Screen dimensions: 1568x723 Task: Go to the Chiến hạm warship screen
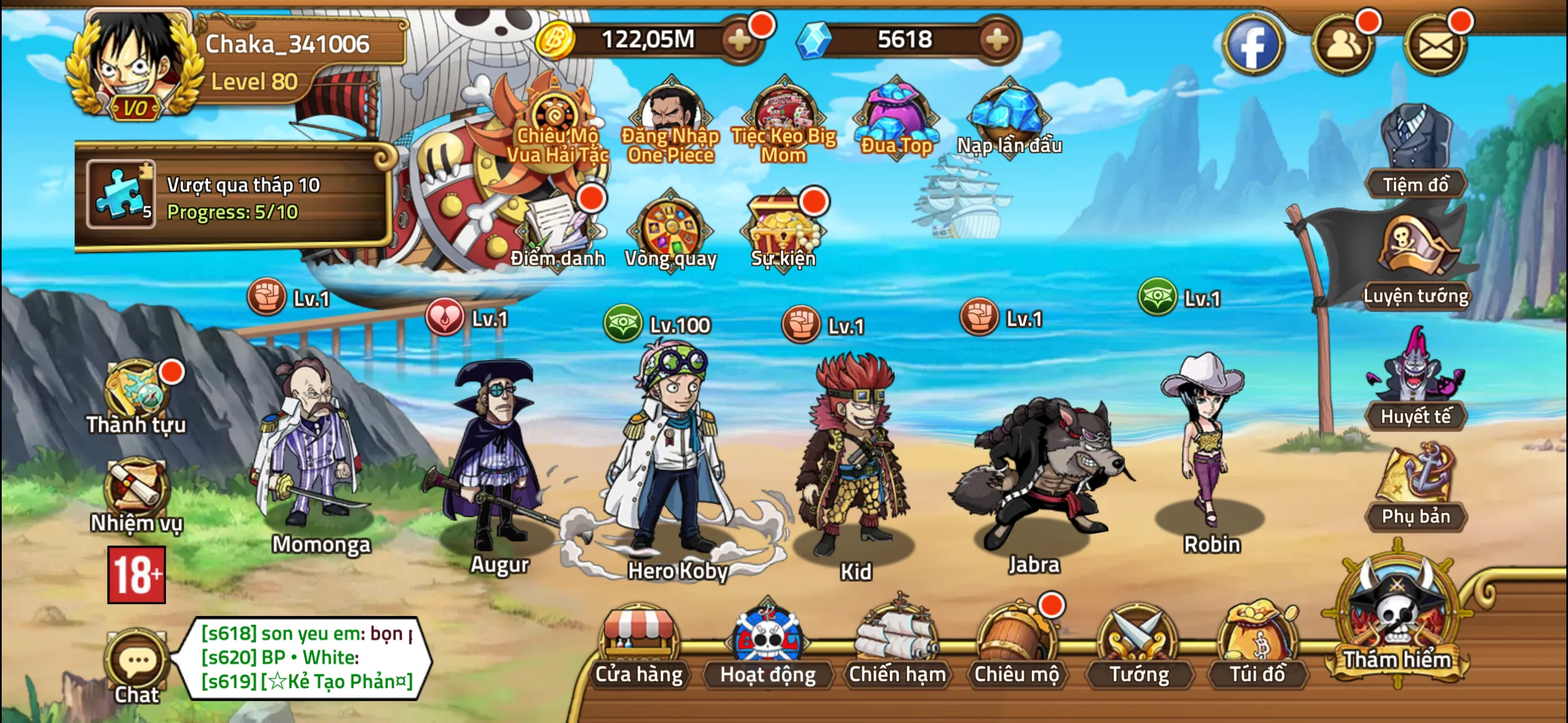(x=897, y=646)
